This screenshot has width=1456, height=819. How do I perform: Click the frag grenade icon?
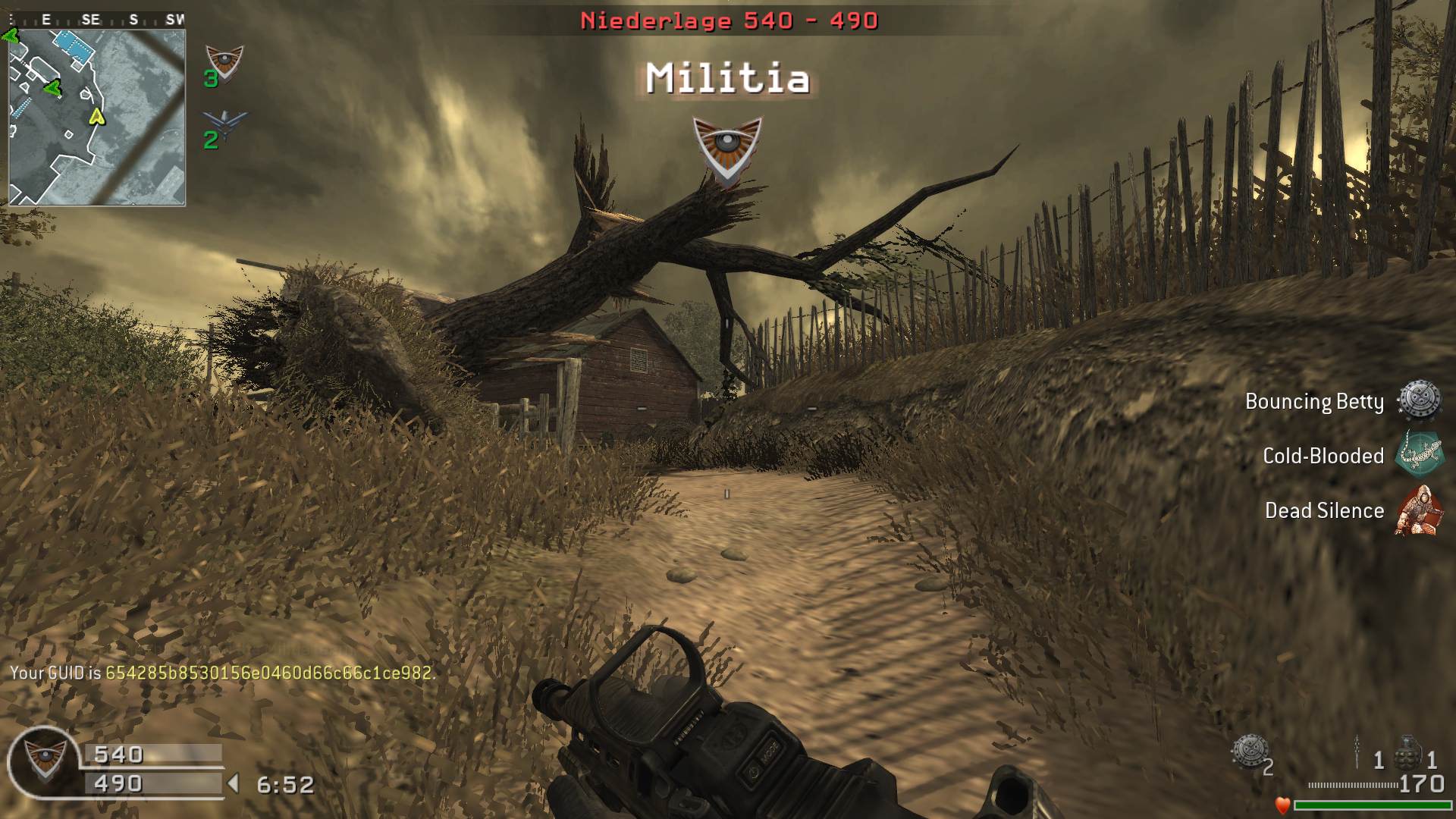[x=1407, y=752]
